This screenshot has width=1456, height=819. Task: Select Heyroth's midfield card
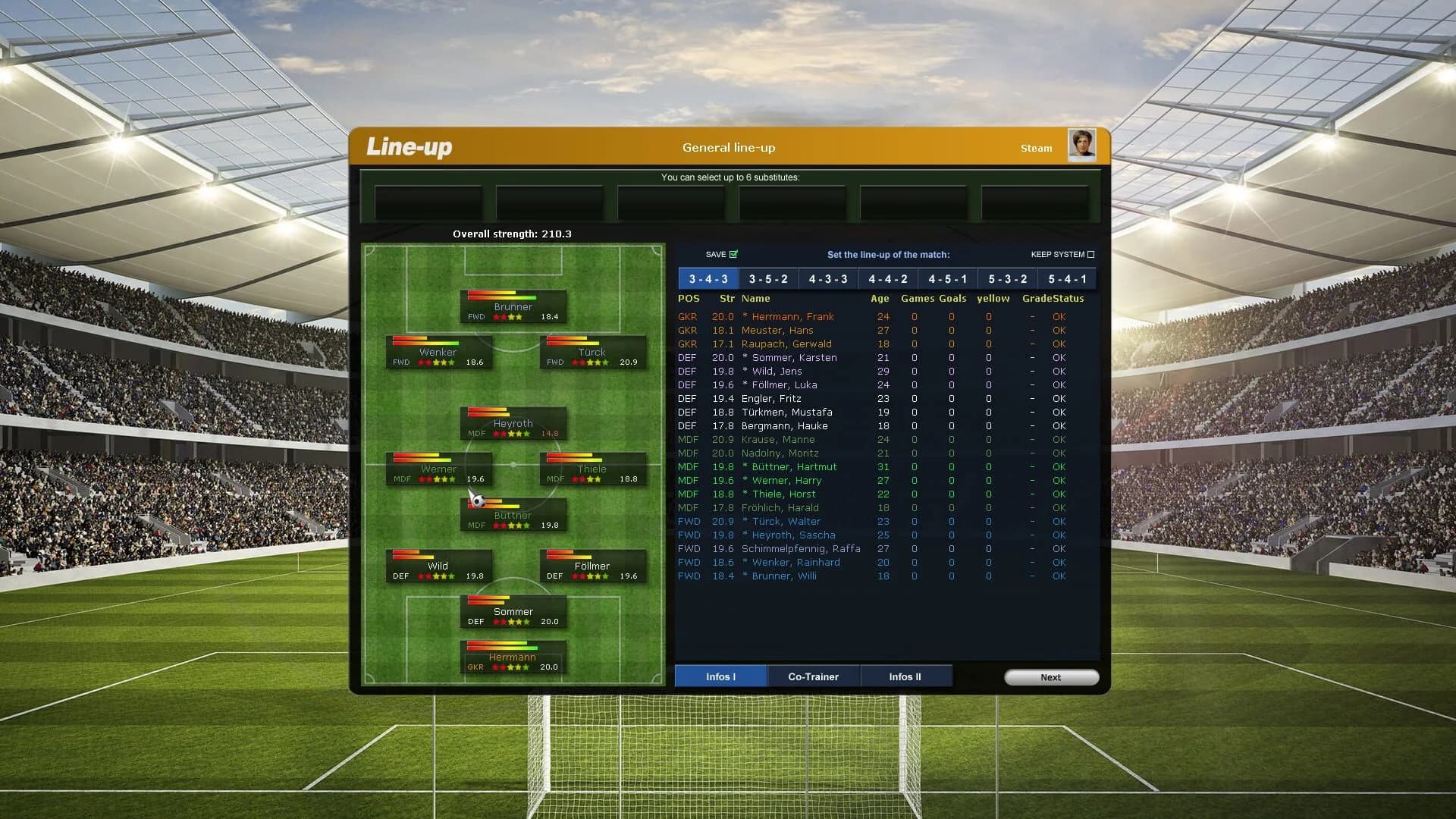tap(513, 424)
